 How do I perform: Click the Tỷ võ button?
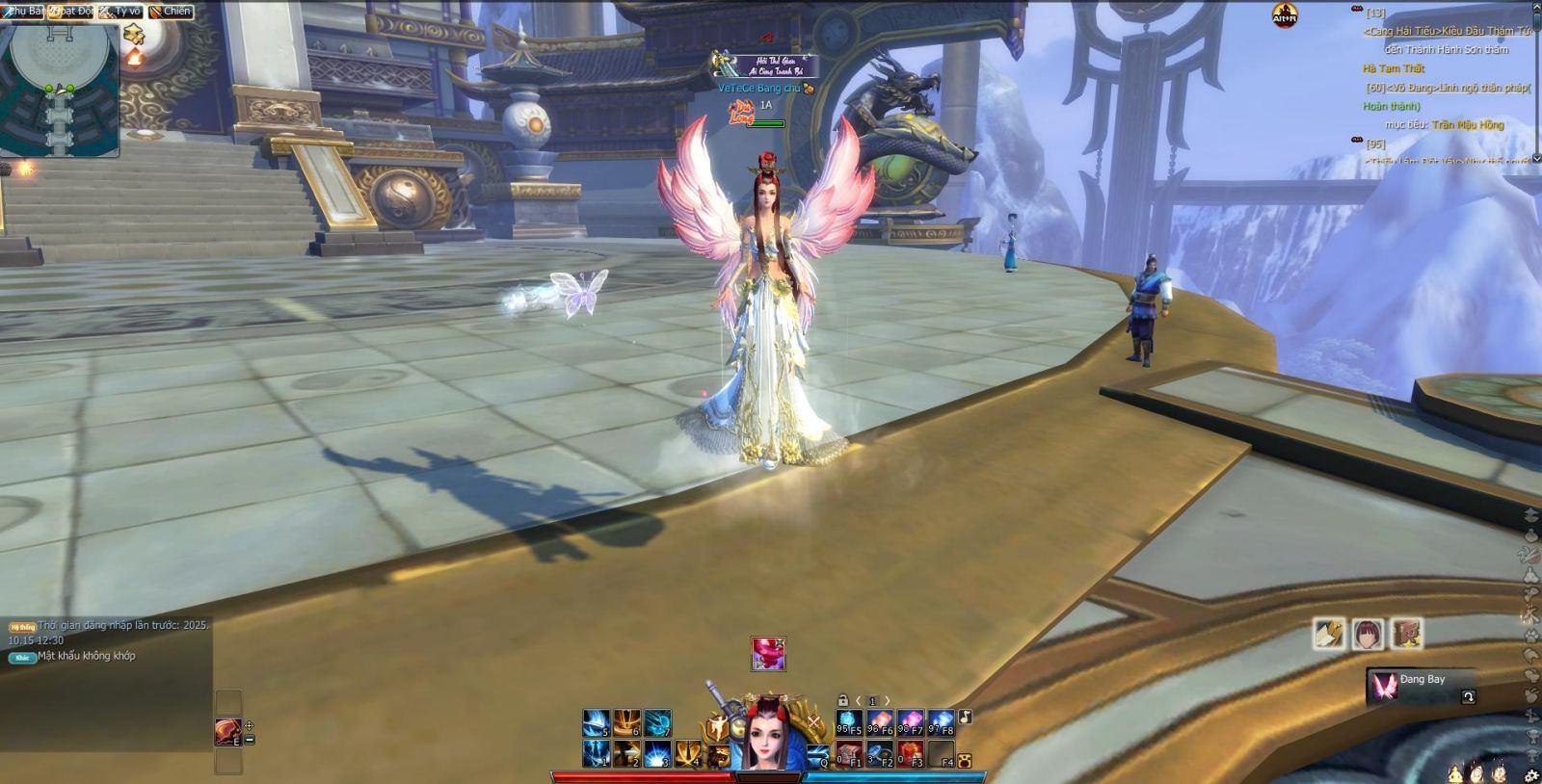point(121,11)
